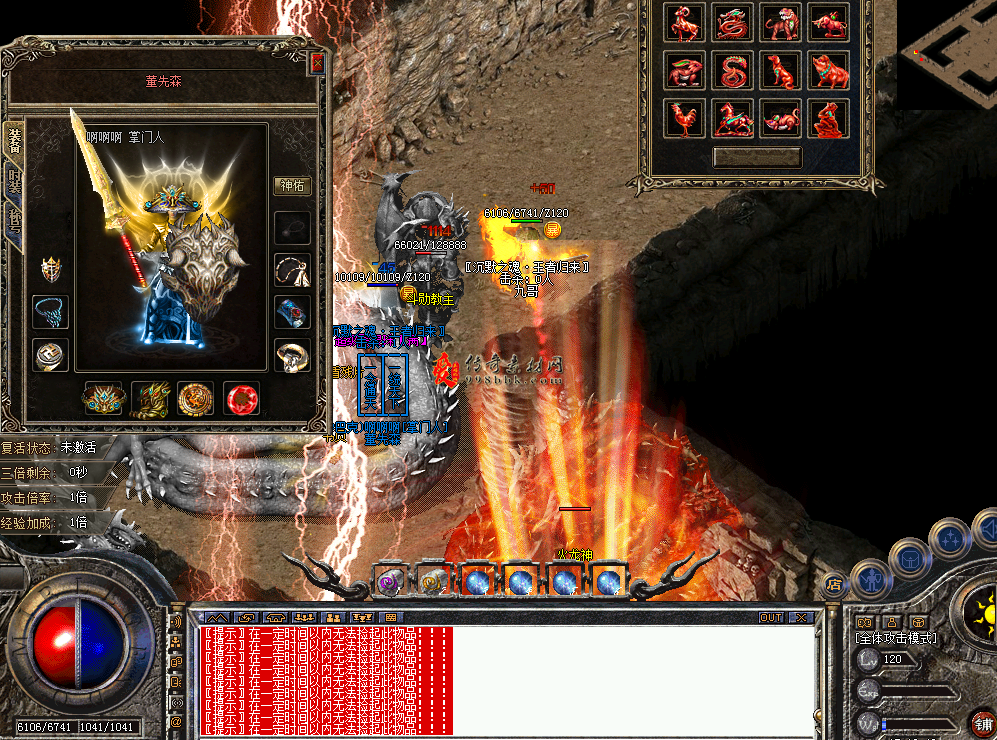Open the 神佑 blessing button
Screen dimensions: 997x740
(x=291, y=185)
